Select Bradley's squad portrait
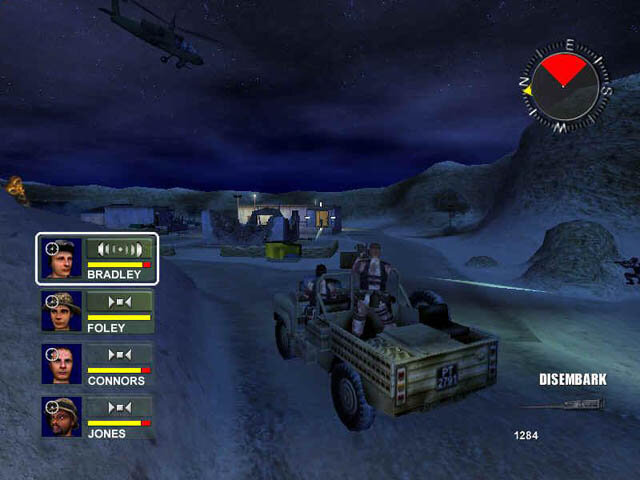640x480 pixels. coord(61,259)
